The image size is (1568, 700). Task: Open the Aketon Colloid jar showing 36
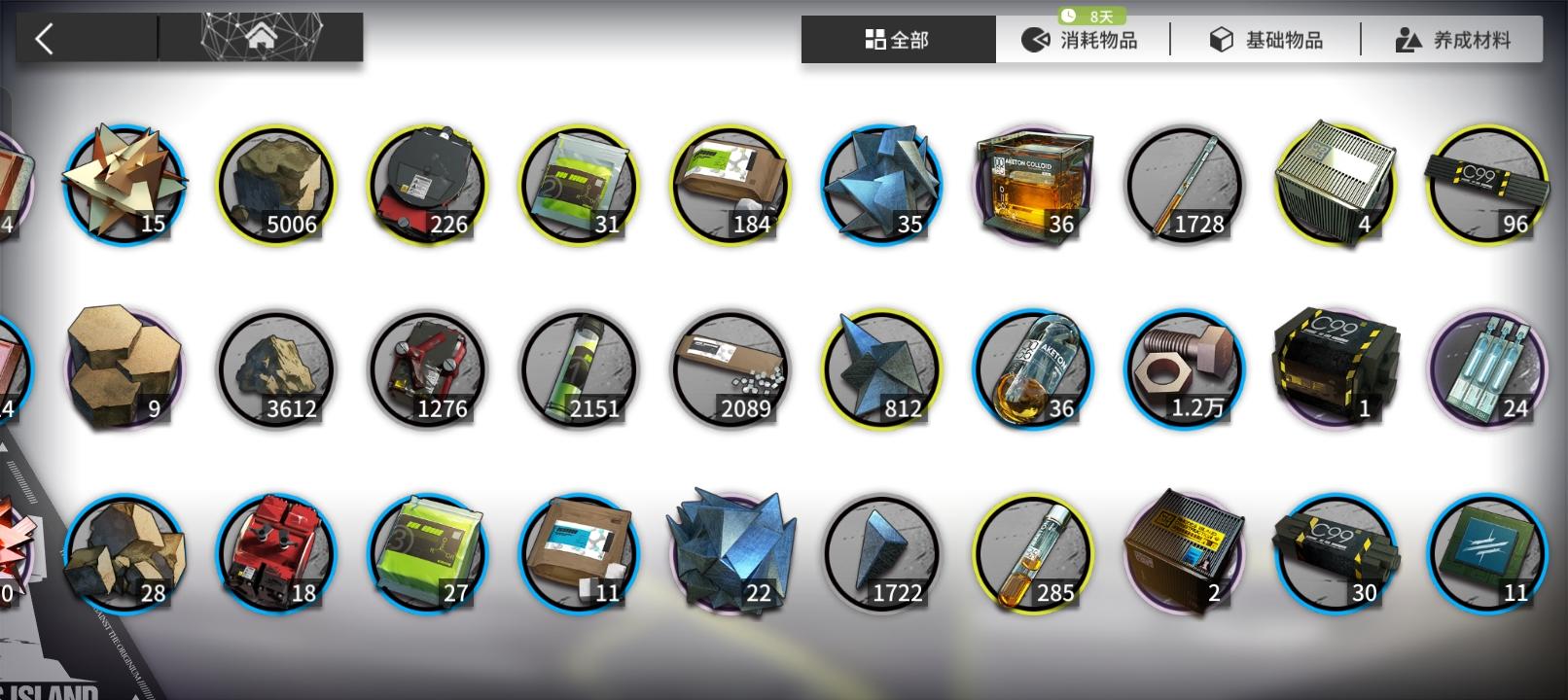coord(1034,185)
